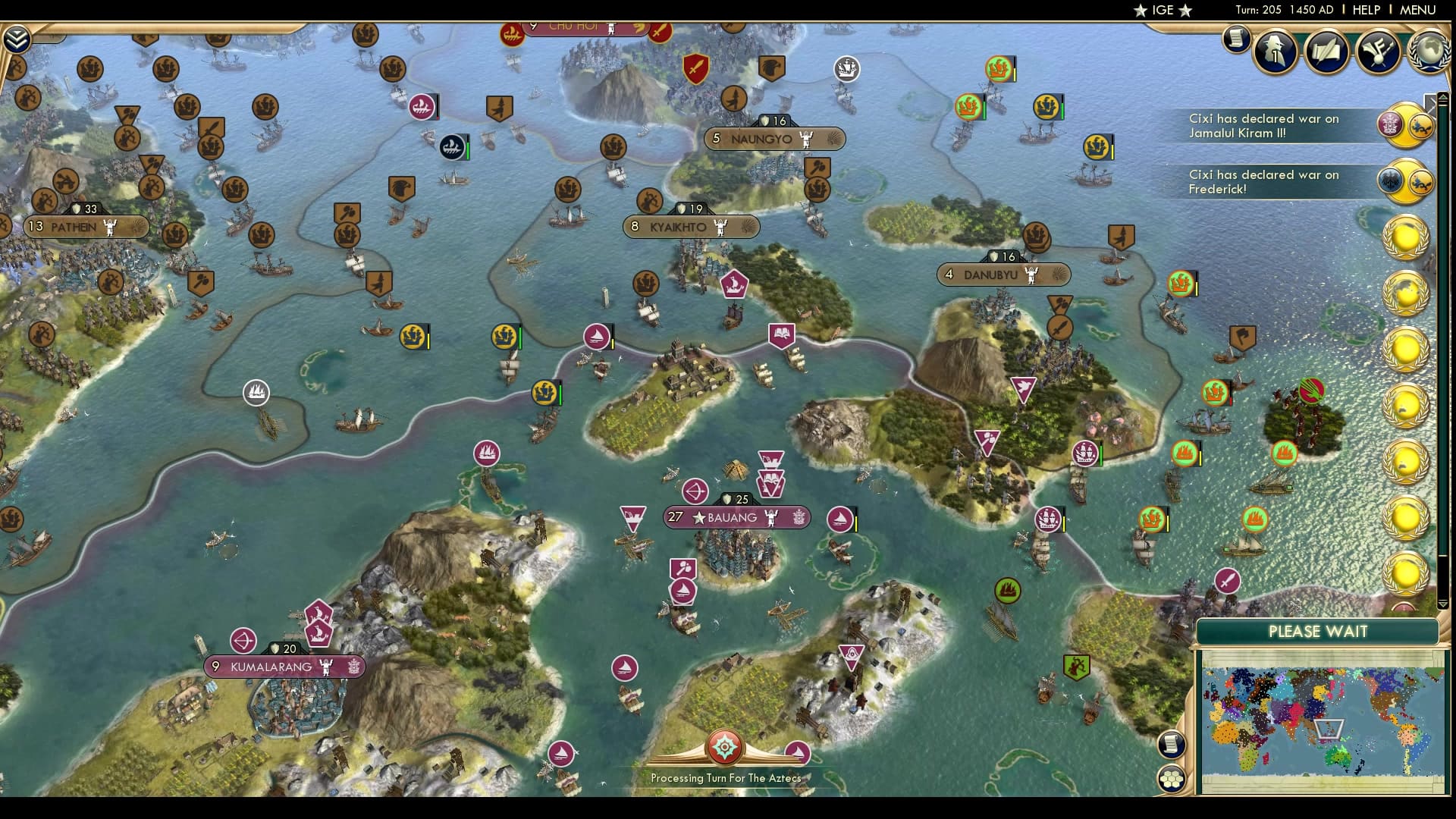
Task: Open the Espionage overview spy icon
Action: [x=1275, y=52]
